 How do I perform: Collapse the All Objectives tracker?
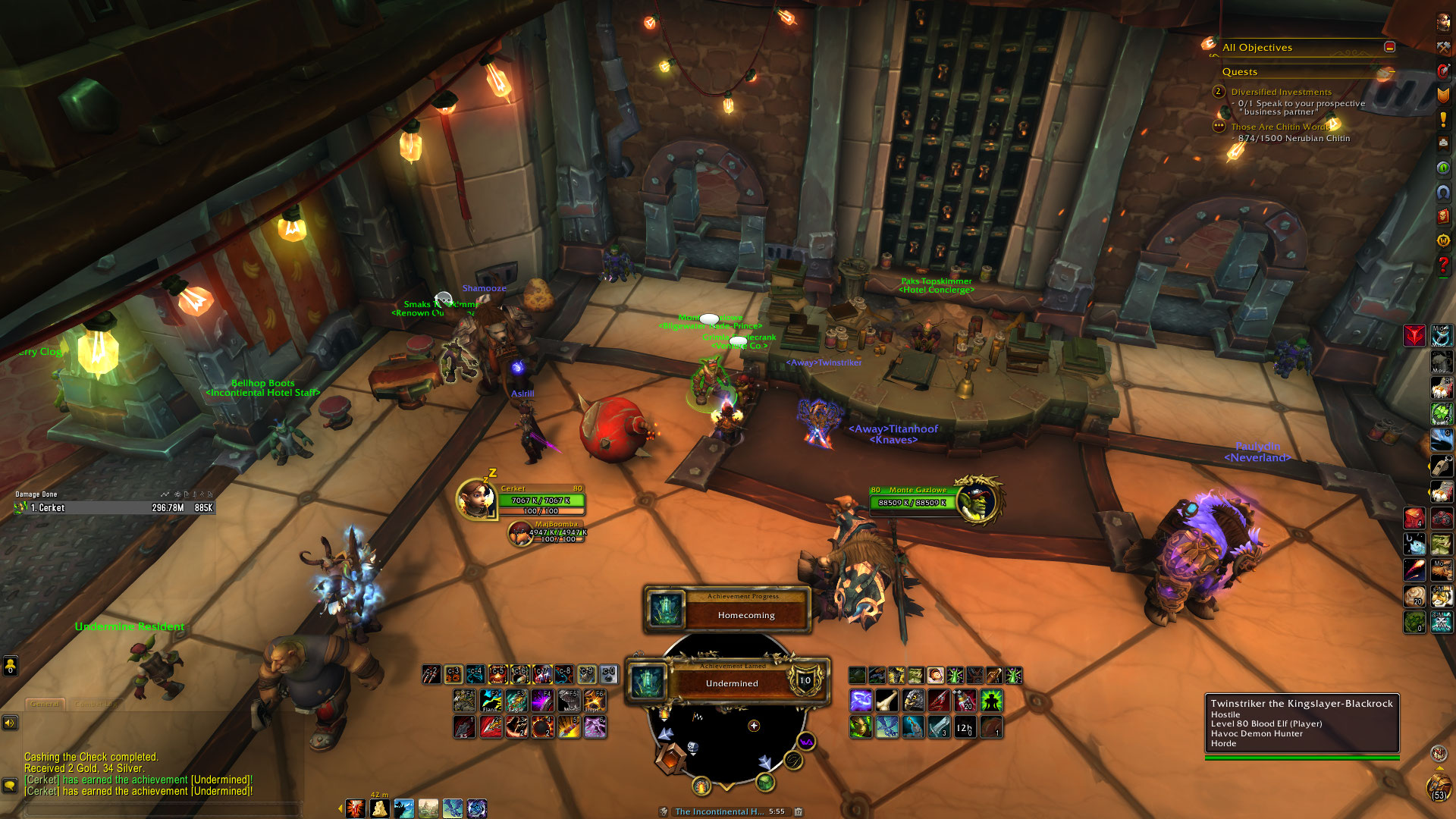(1389, 47)
